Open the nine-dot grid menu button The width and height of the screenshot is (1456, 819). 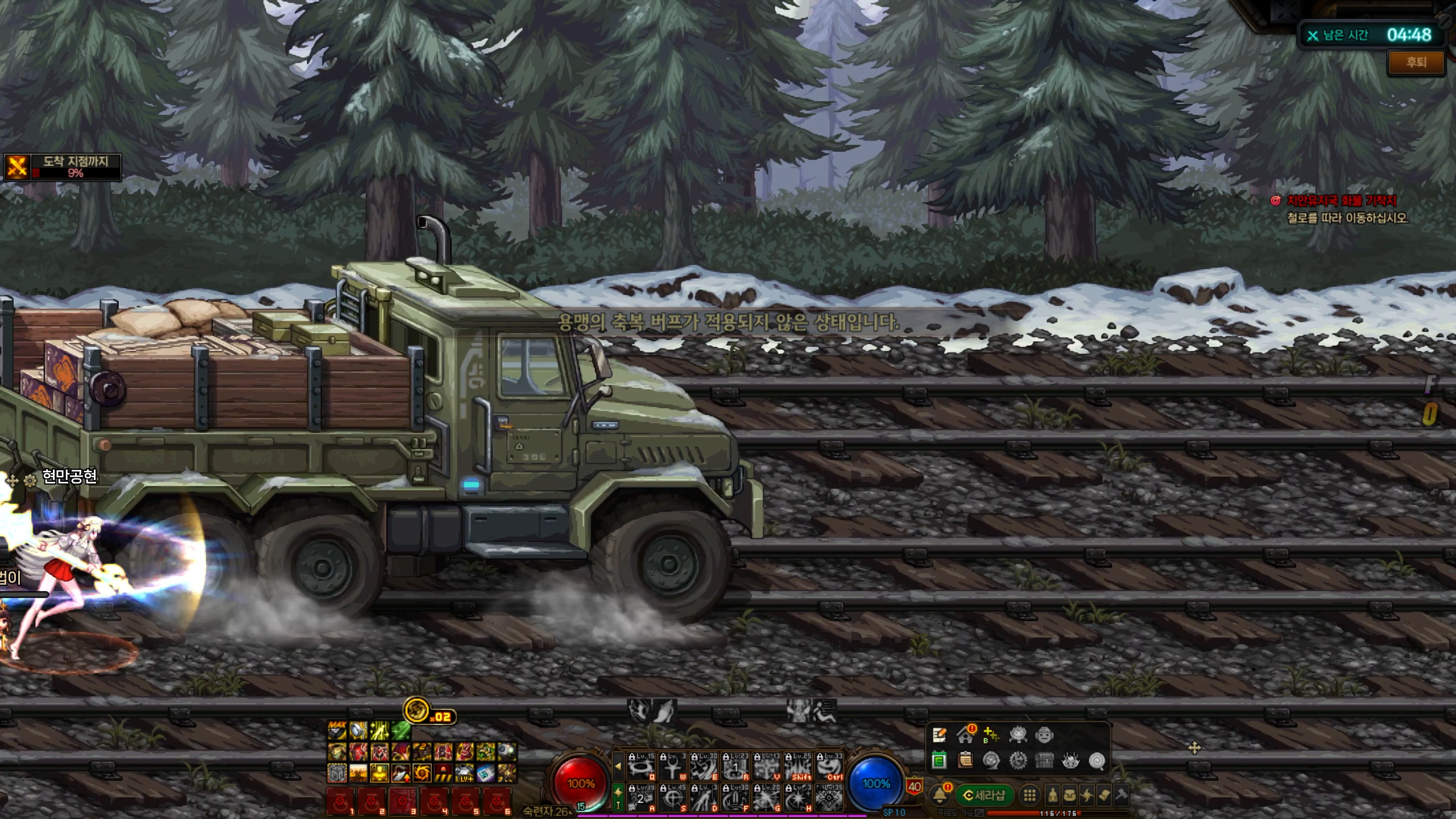coord(1029,795)
